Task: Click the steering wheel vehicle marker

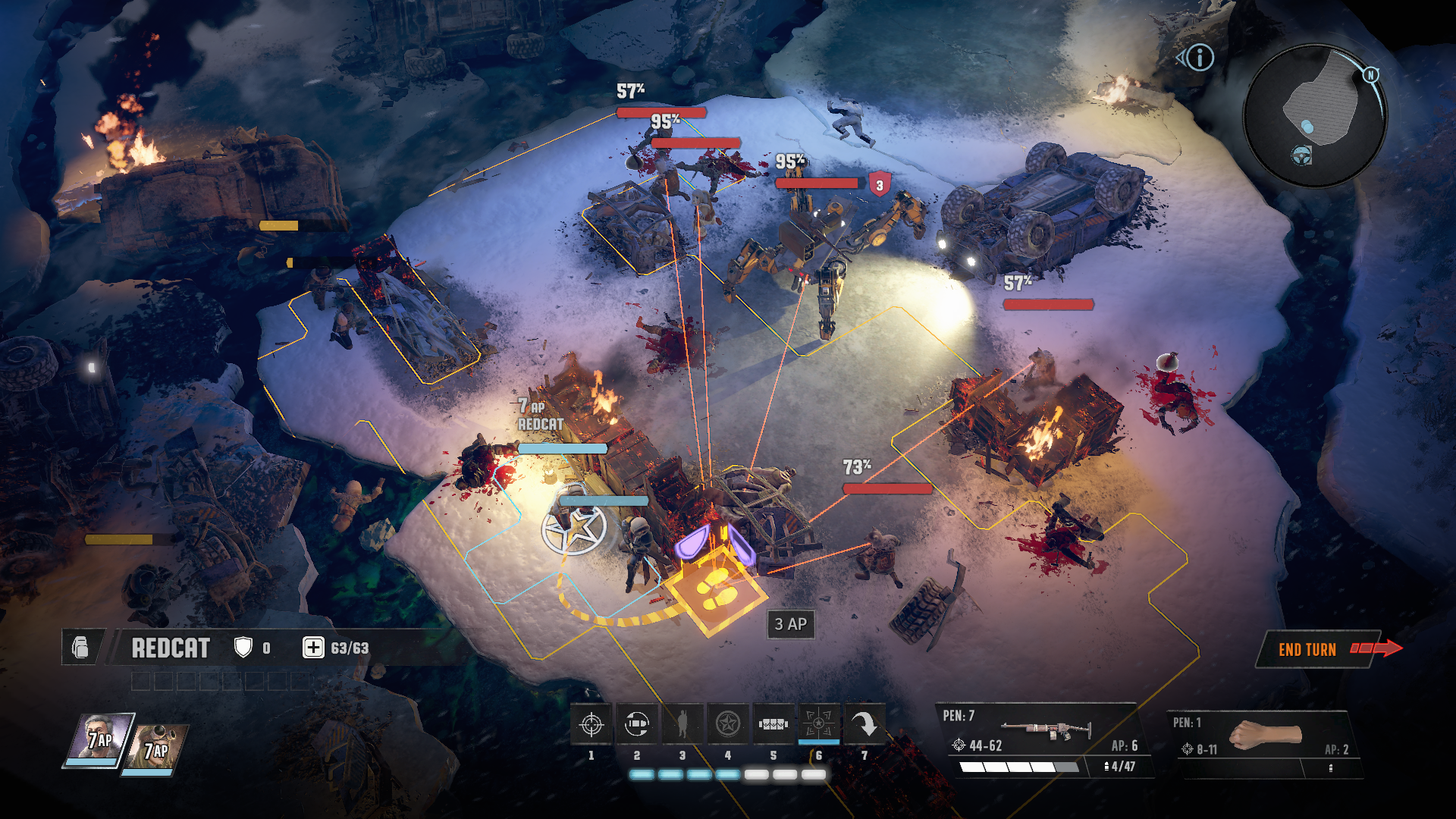Action: pos(1302,155)
